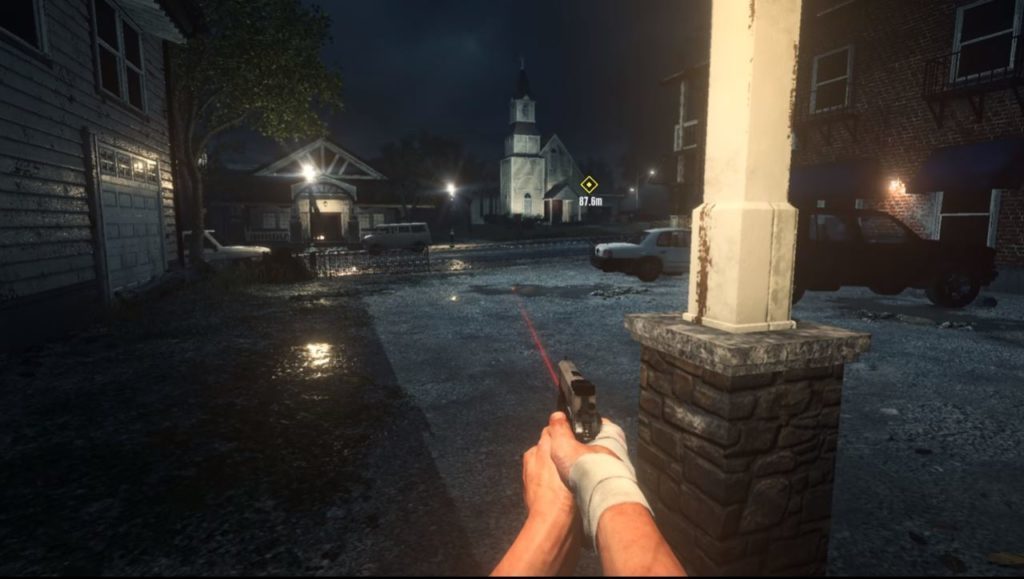
Task: Click the yellow diamond objective waypoint marker
Action: [589, 184]
